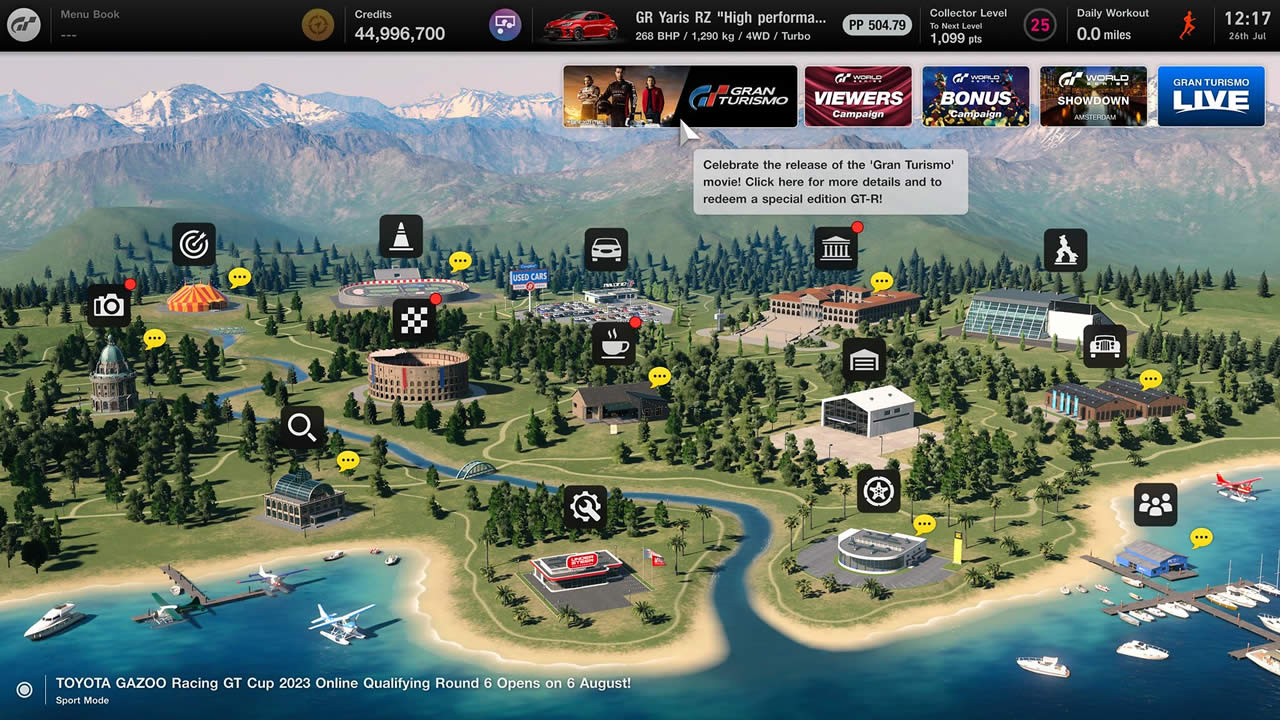This screenshot has width=1280, height=720.
Task: Enter Scapes via the camera icon
Action: [108, 305]
